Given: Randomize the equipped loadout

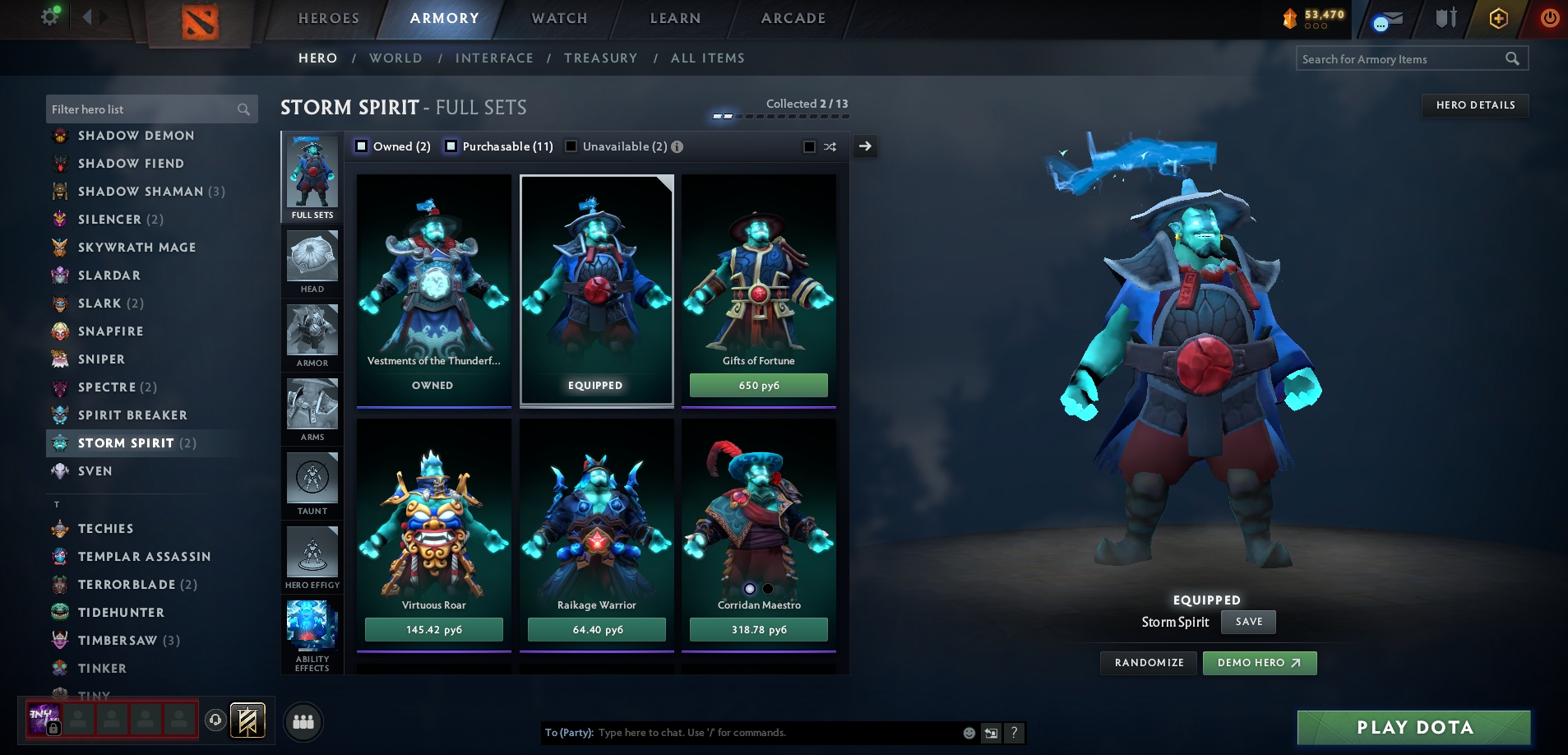Looking at the screenshot, I should click(1149, 663).
